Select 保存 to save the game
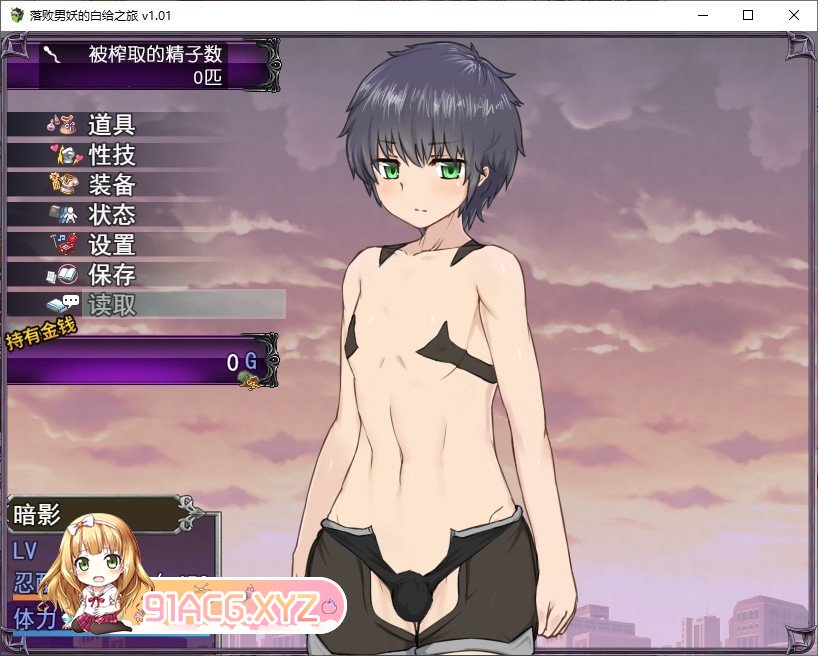Screen dimensions: 818x656 coord(110,275)
